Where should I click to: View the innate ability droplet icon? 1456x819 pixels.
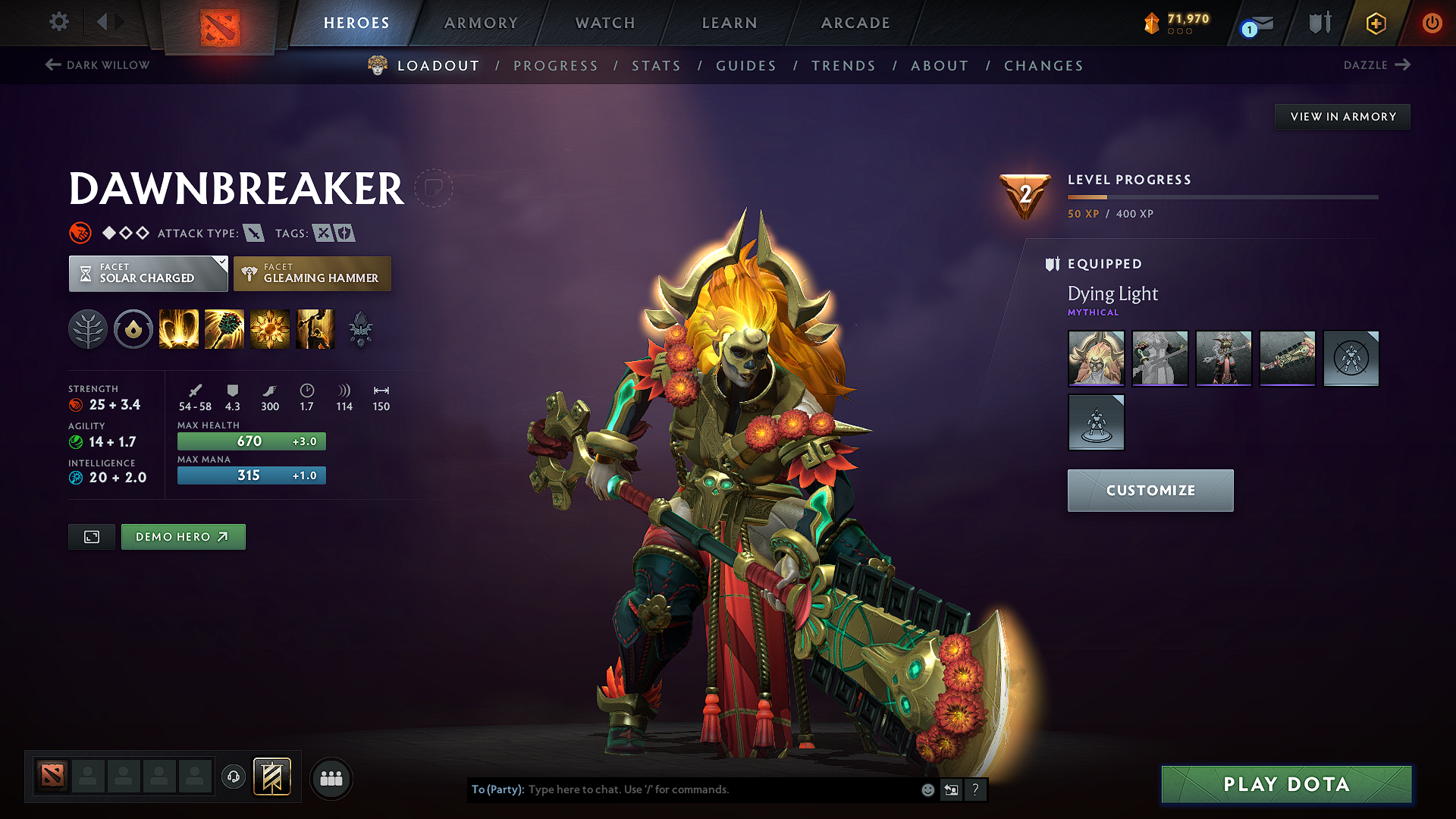click(x=133, y=329)
